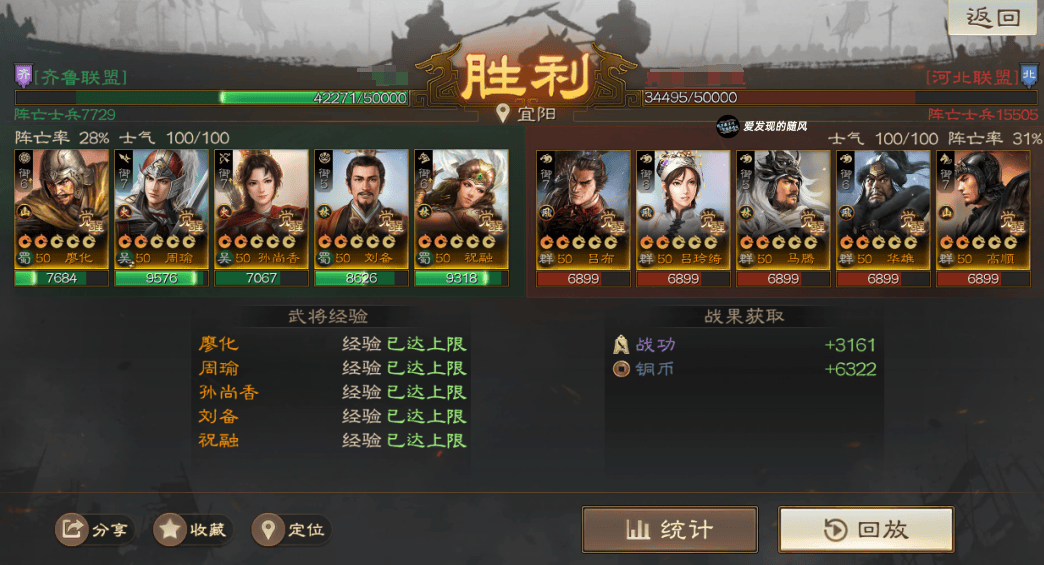The width and height of the screenshot is (1044, 565).
Task: Select the 廖化 general card
Action: tap(62, 209)
